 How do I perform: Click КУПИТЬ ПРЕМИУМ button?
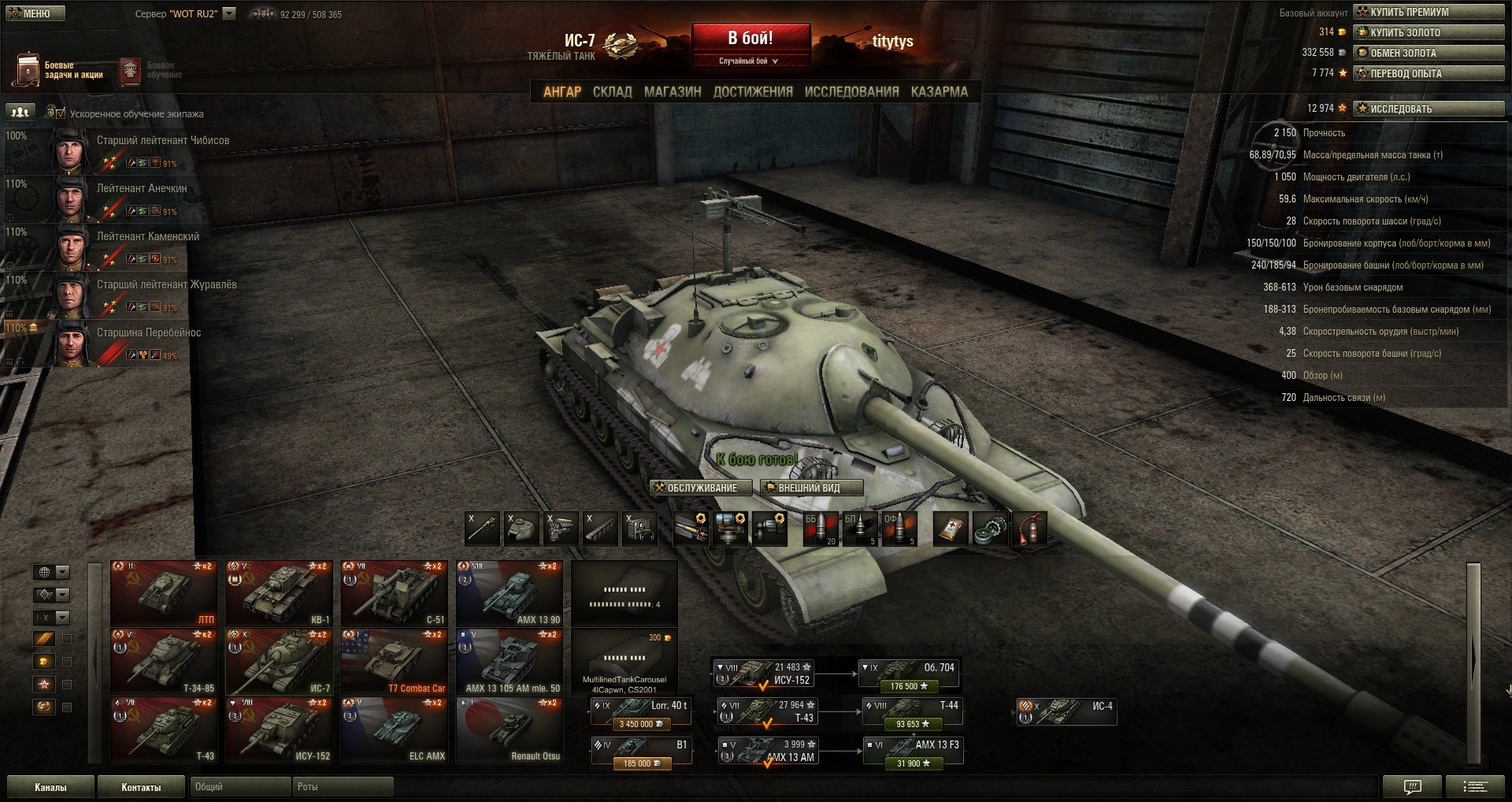click(1429, 12)
